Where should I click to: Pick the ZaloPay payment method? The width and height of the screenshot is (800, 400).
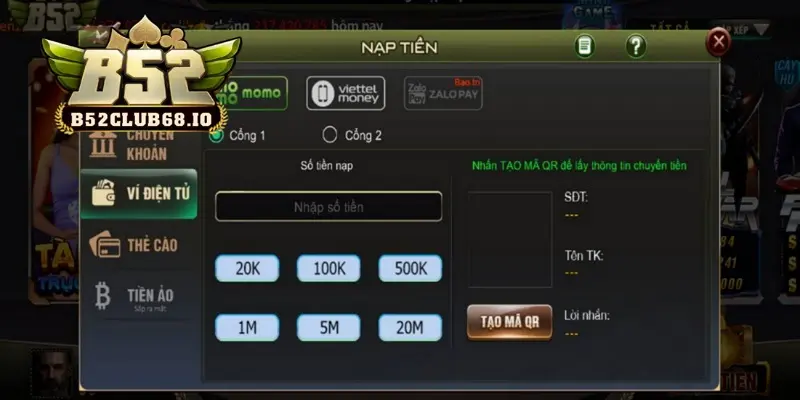coord(429,93)
